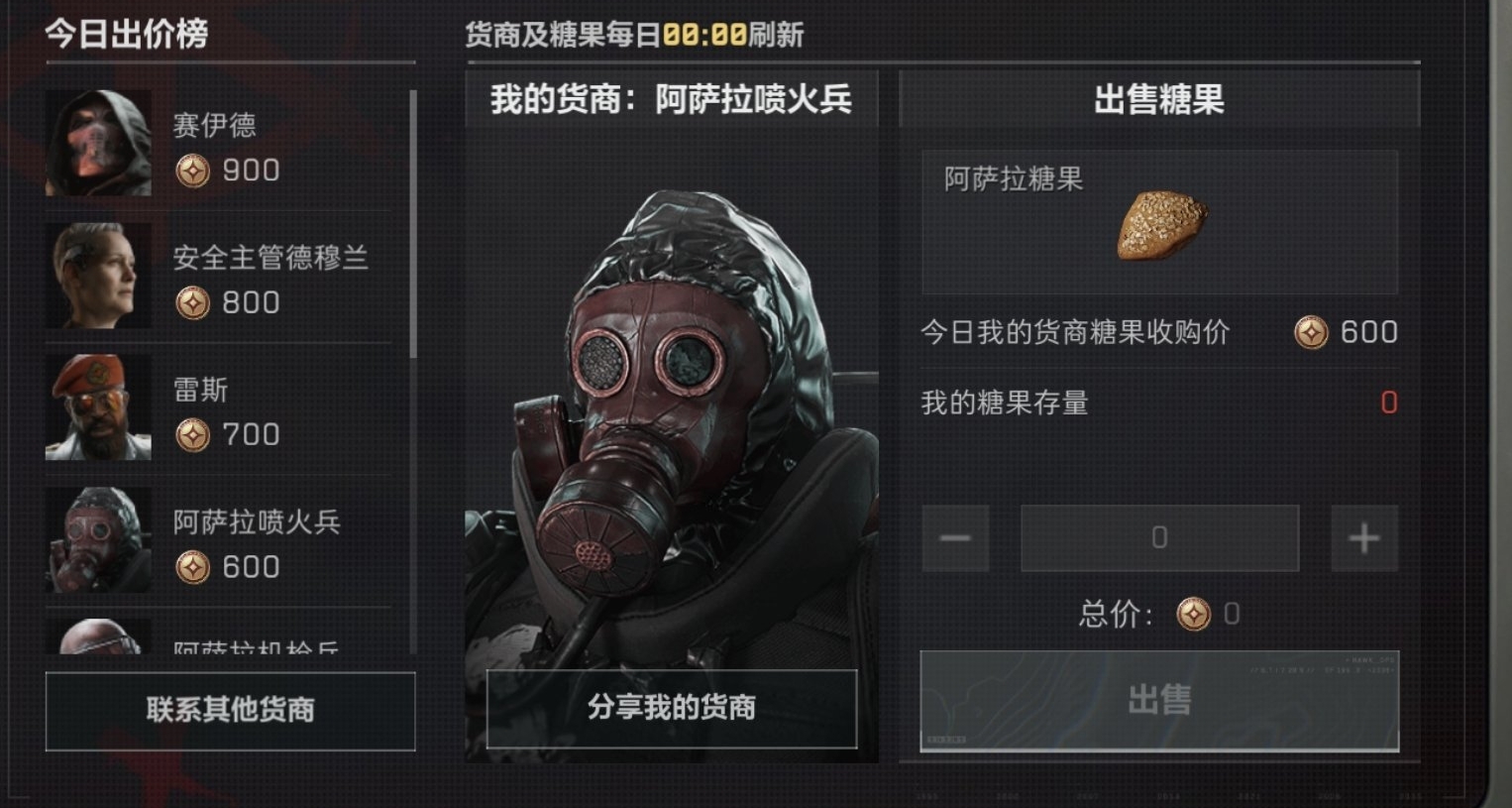Click the 阿萨拉糖果 candy icon
This screenshot has height=808, width=1512.
click(1161, 225)
